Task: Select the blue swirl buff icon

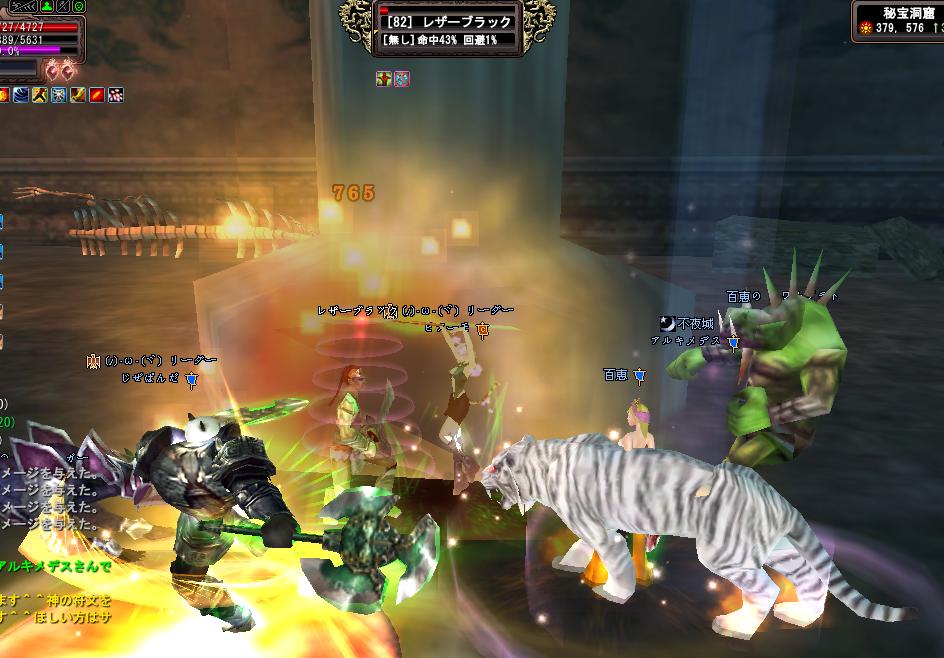Action: coord(21,95)
